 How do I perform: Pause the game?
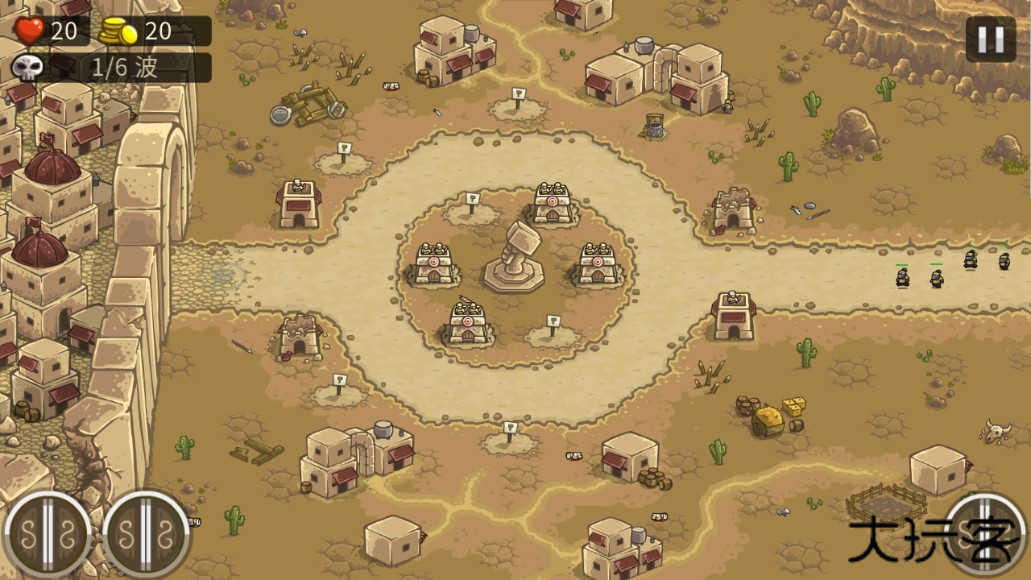tap(990, 39)
